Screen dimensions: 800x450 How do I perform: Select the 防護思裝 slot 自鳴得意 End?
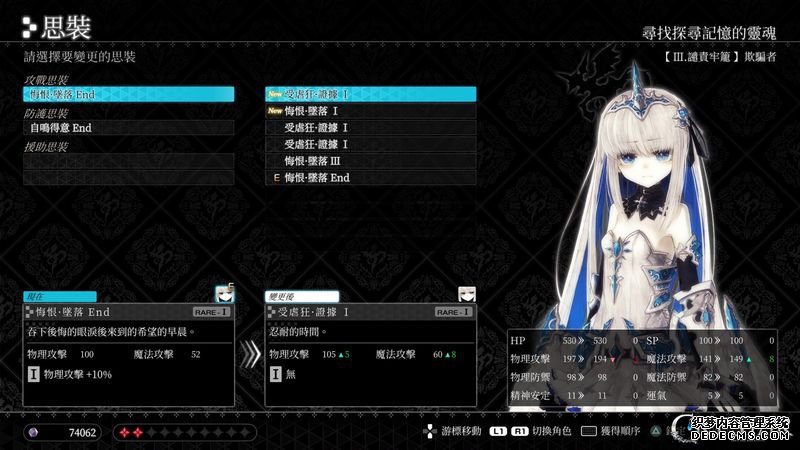pyautogui.click(x=129, y=128)
